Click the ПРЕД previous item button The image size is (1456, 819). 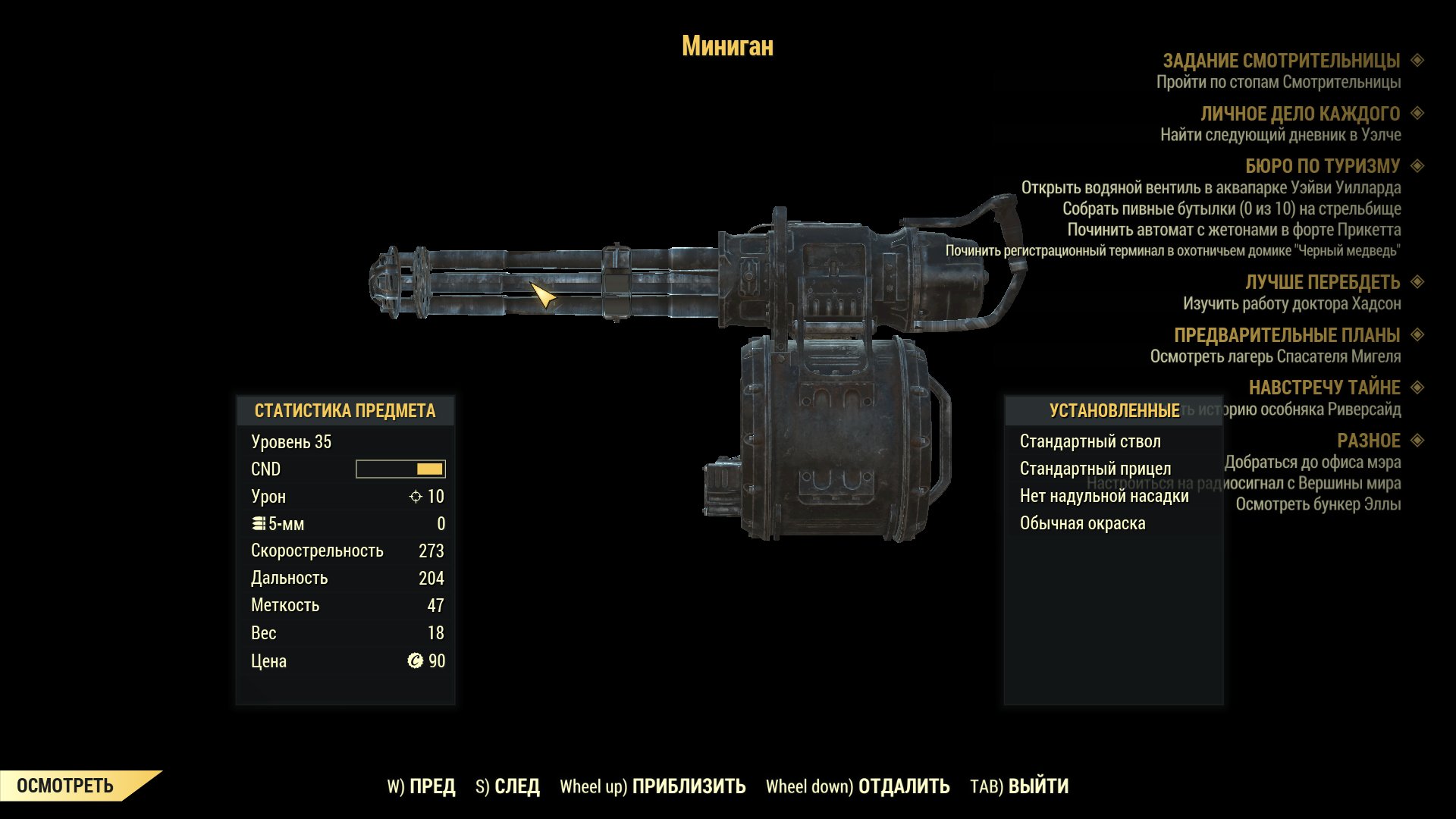point(422,786)
